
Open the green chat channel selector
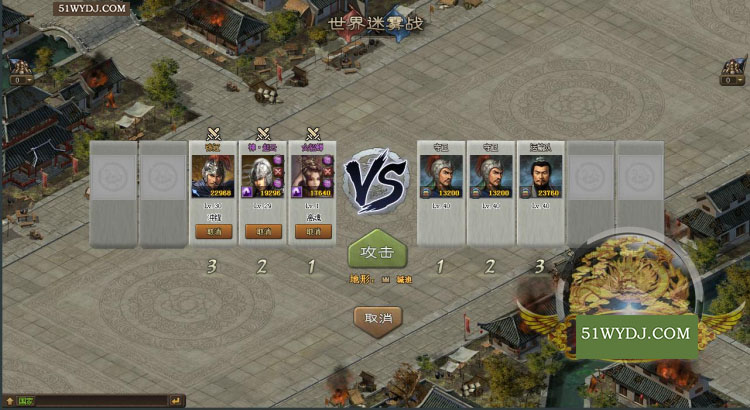pyautogui.click(x=26, y=401)
